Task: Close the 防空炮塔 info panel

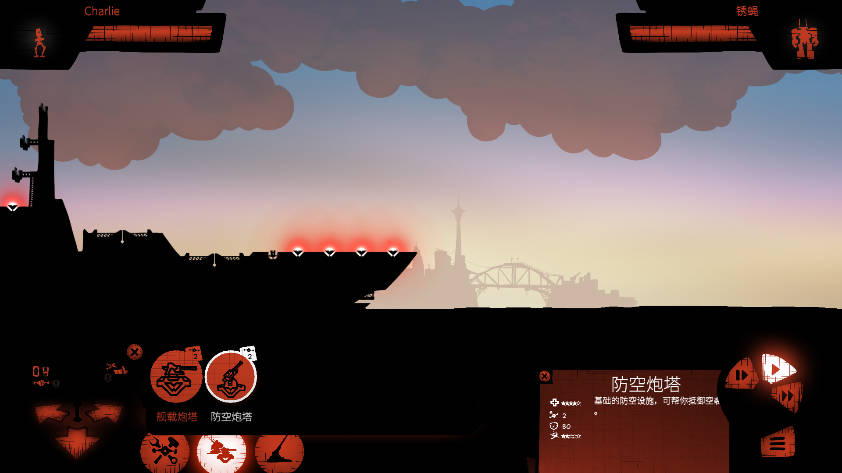Action: click(545, 376)
